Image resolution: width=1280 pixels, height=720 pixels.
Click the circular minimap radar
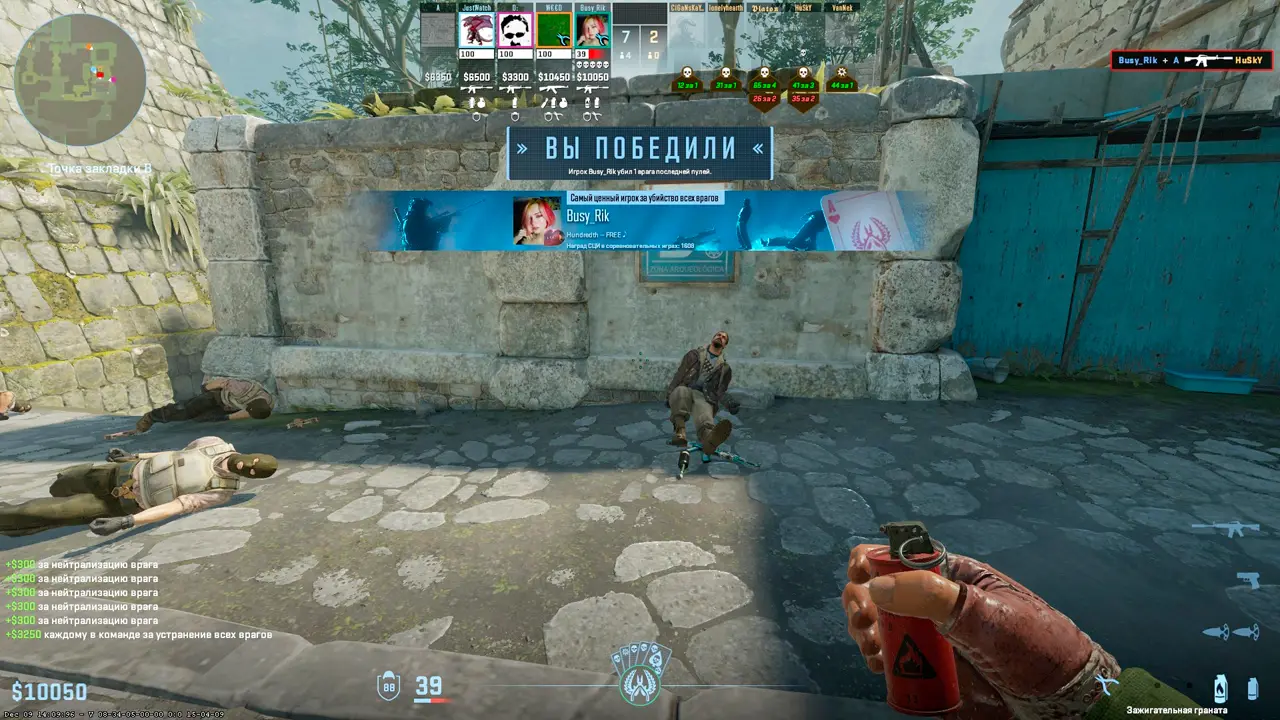(x=80, y=80)
